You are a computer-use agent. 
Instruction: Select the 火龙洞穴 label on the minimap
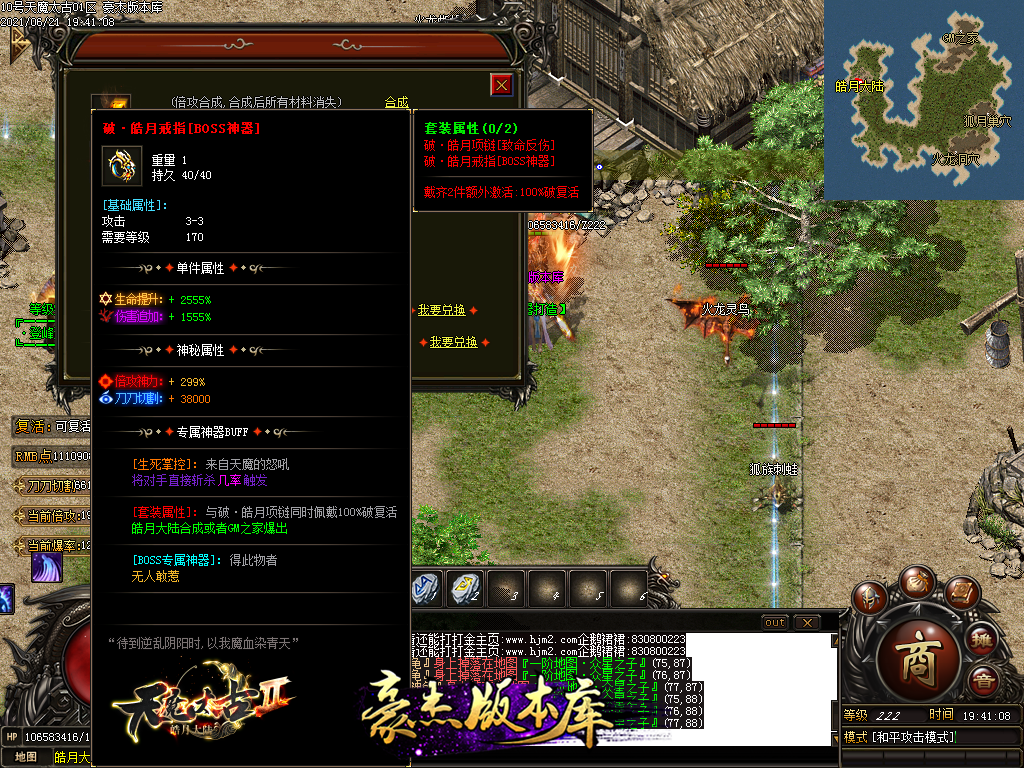[955, 159]
